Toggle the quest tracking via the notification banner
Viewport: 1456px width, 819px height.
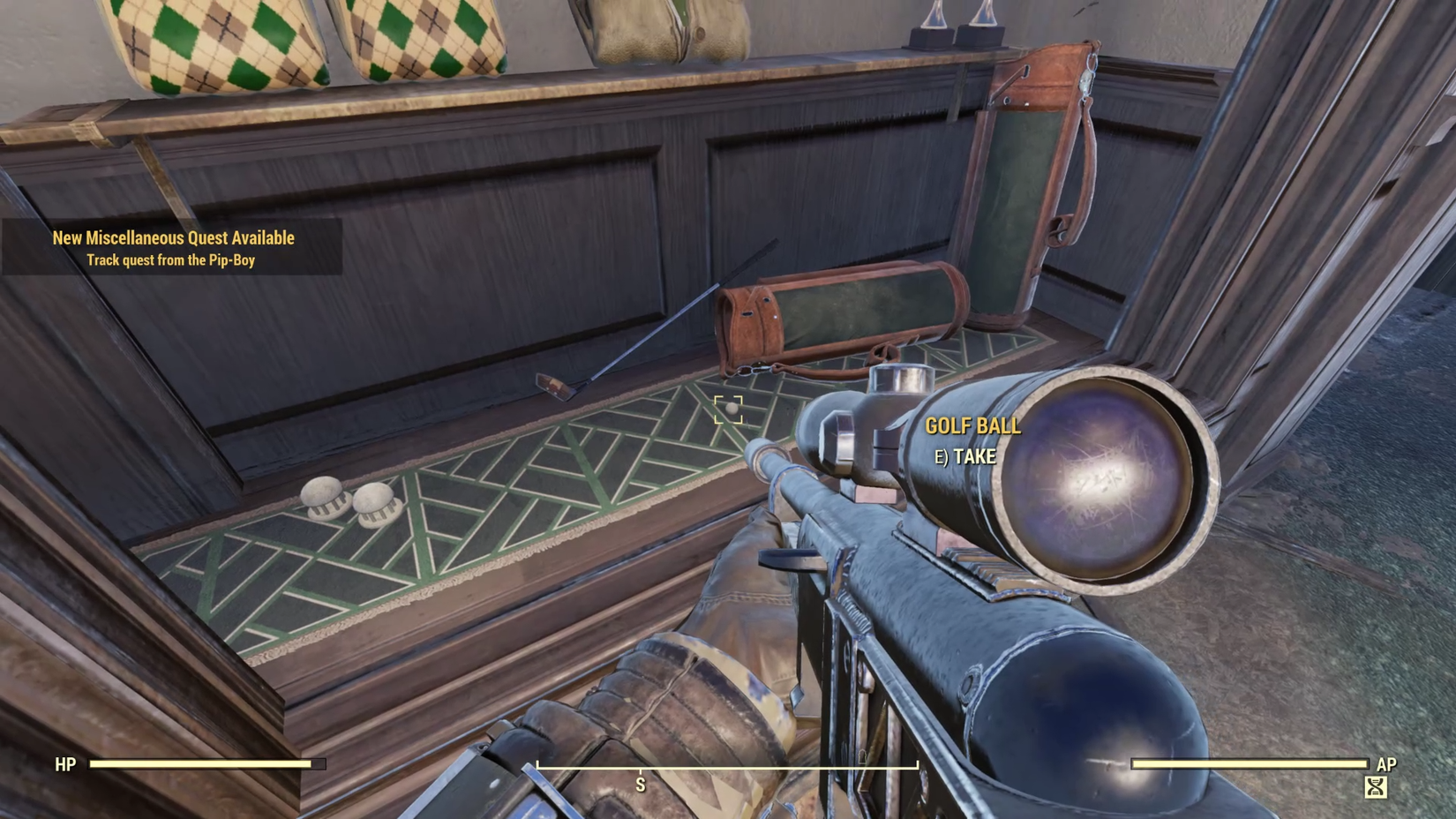pos(173,247)
